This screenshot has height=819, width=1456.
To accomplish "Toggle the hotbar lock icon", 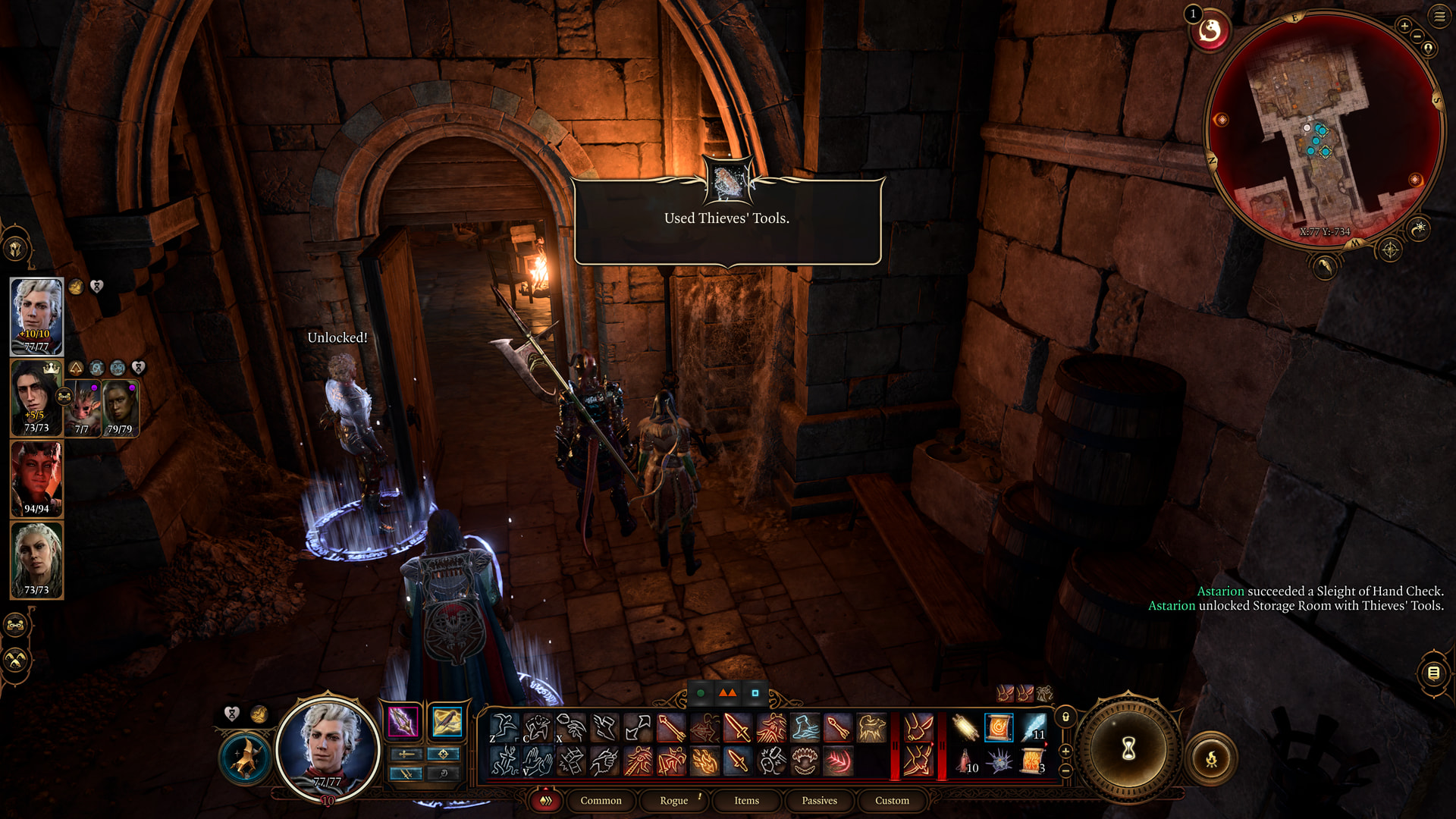I will click(x=1065, y=717).
